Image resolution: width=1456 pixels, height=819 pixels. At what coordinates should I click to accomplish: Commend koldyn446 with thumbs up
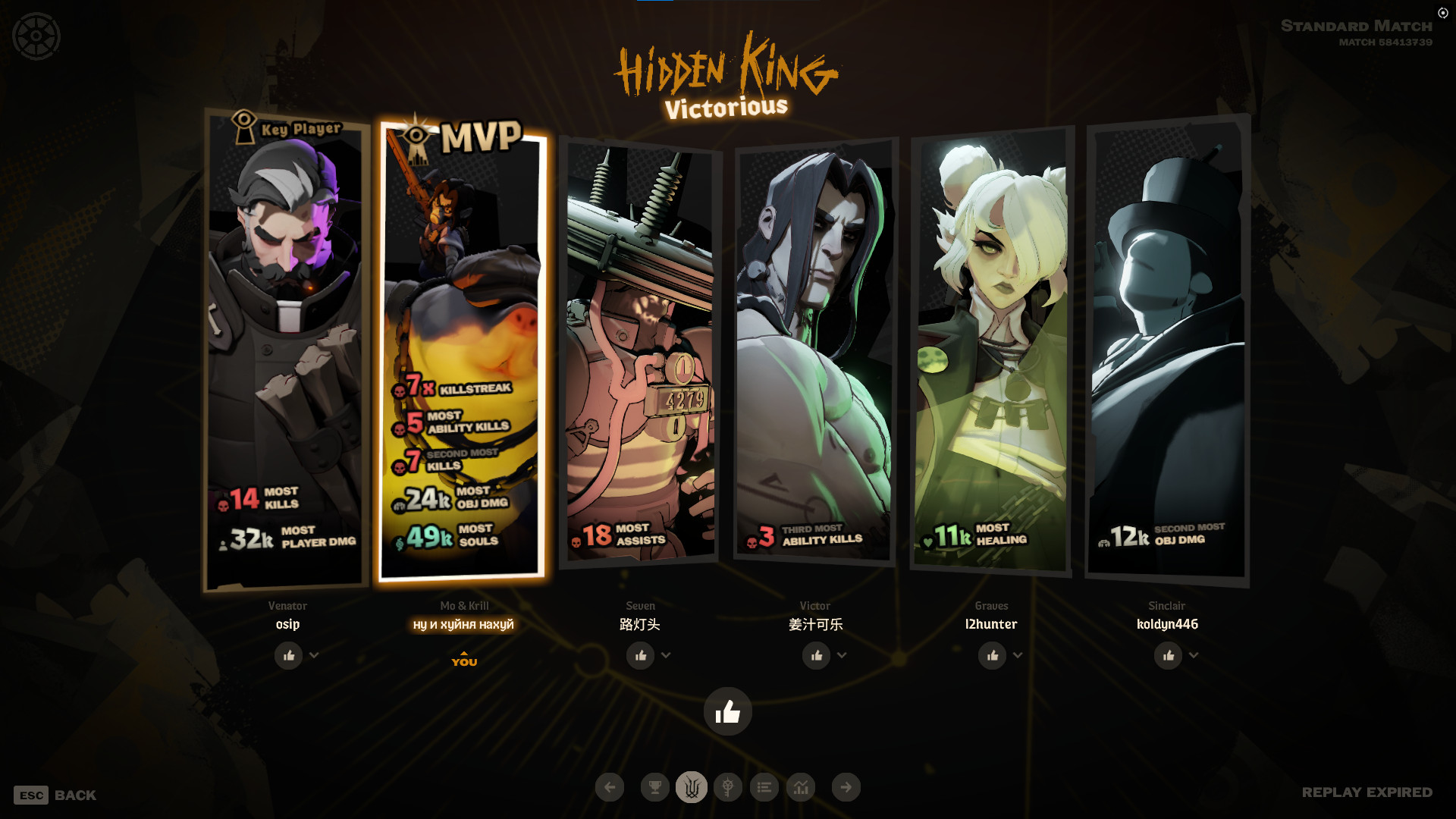(1169, 656)
